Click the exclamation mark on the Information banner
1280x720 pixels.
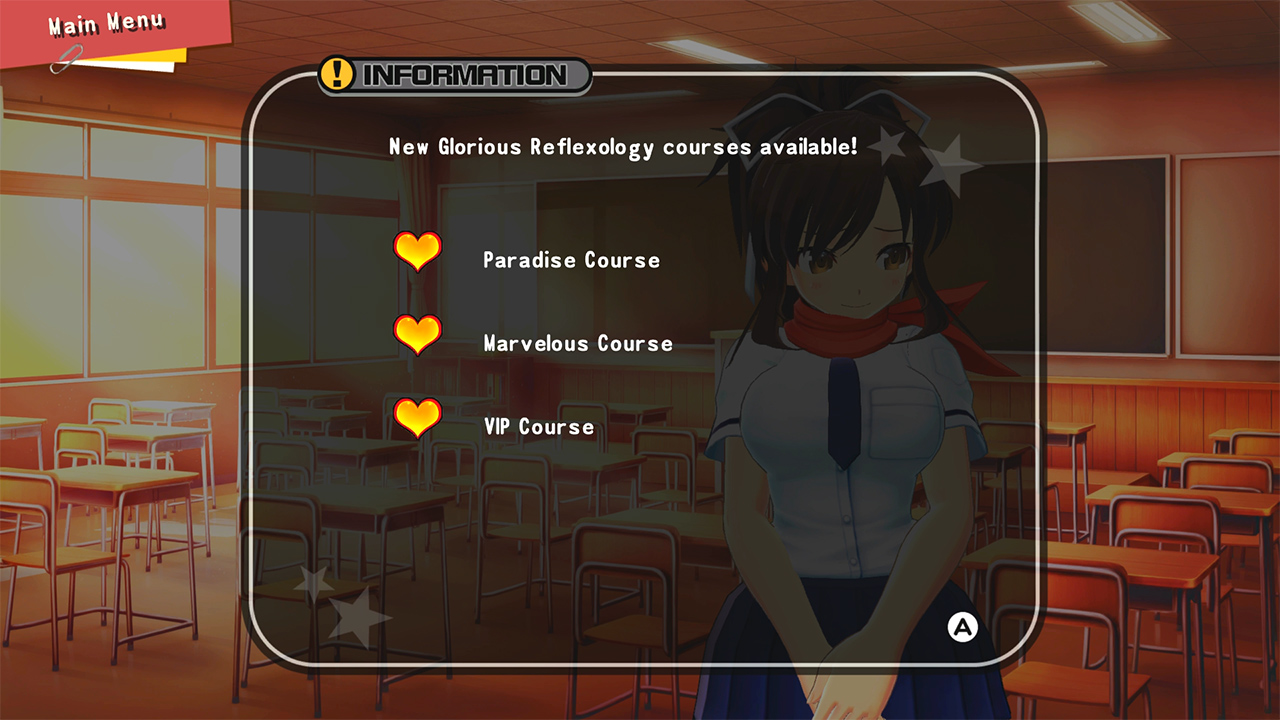pos(336,74)
